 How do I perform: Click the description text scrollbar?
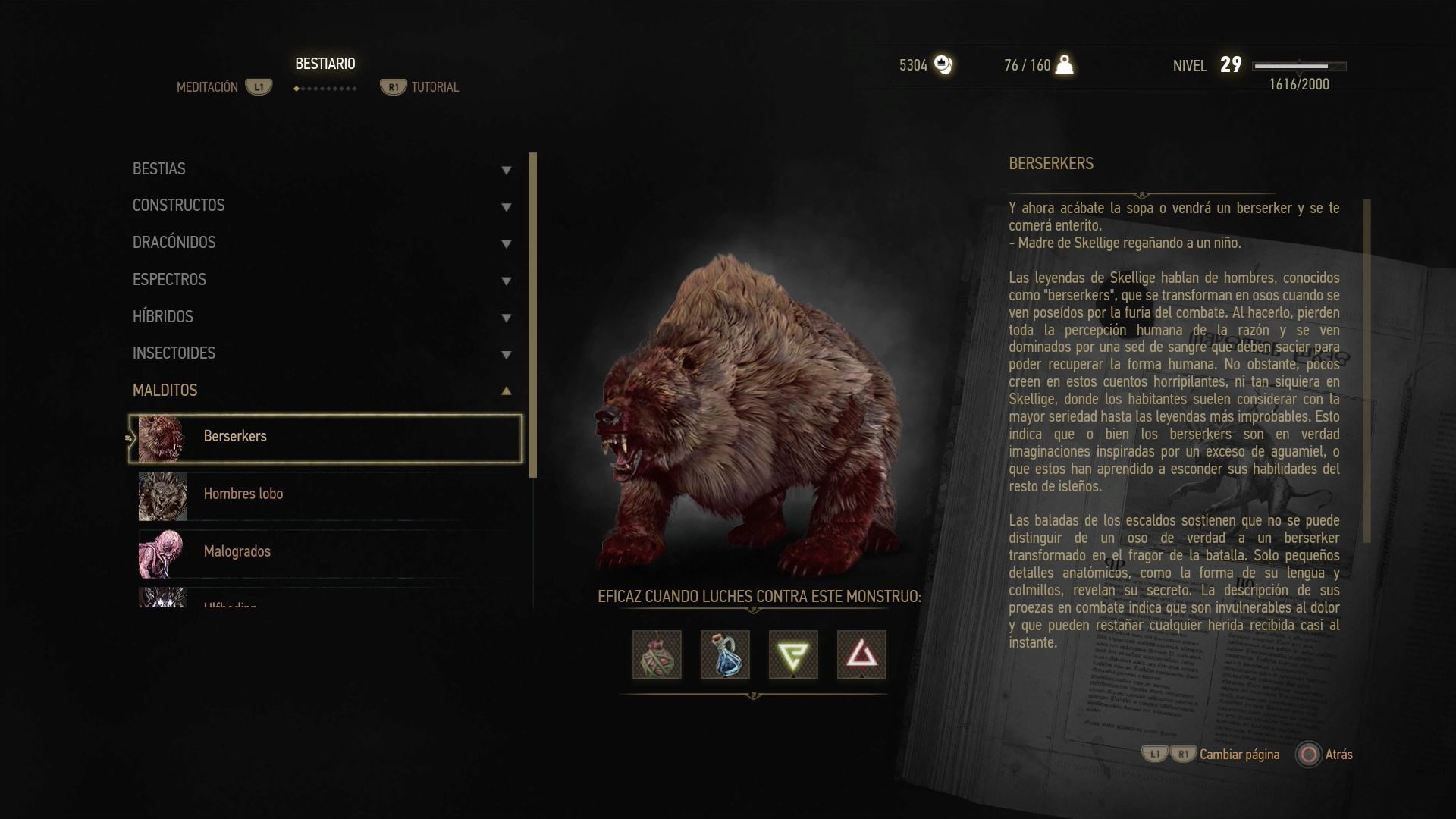coord(1367,371)
